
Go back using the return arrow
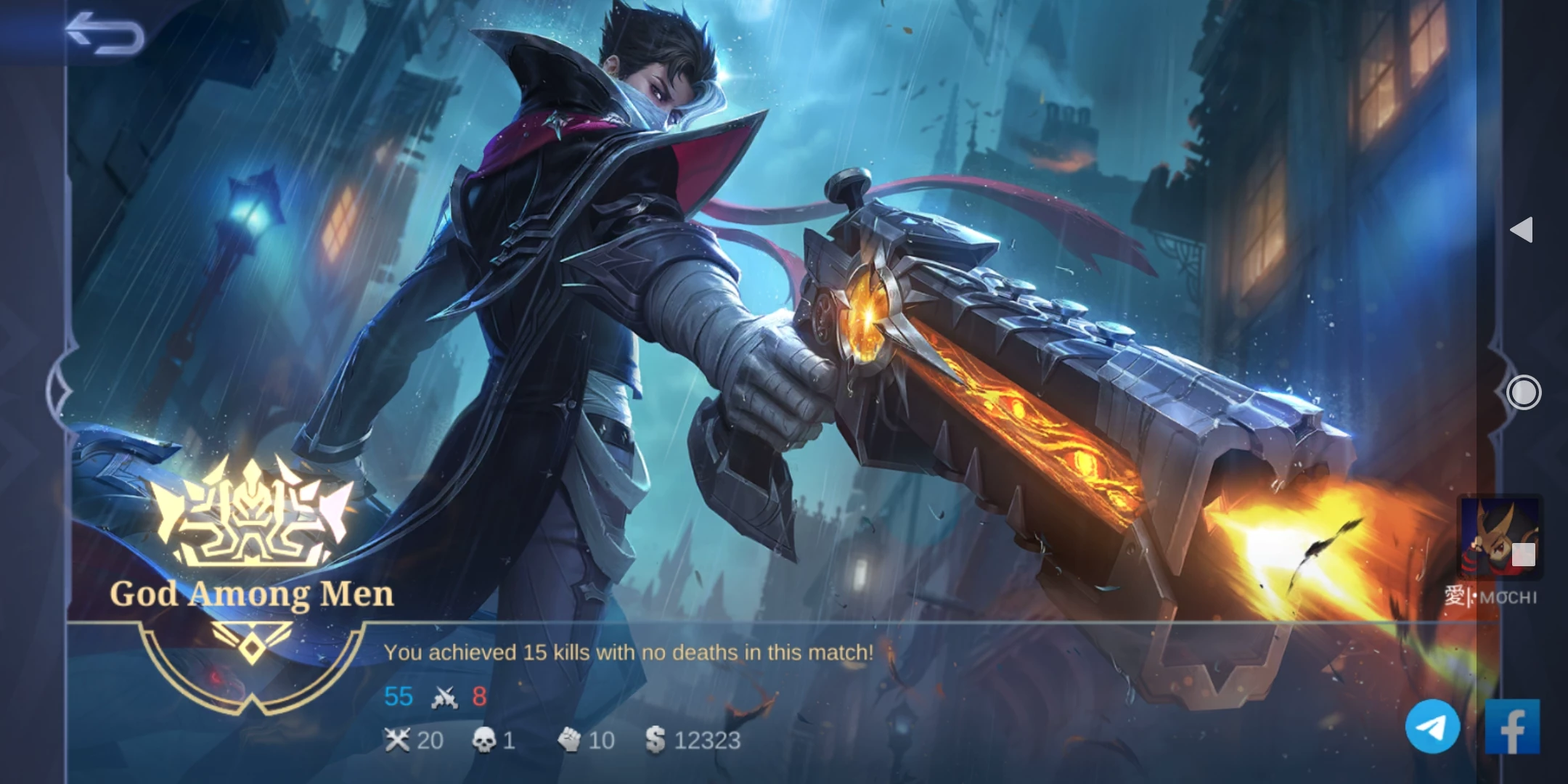click(x=105, y=33)
